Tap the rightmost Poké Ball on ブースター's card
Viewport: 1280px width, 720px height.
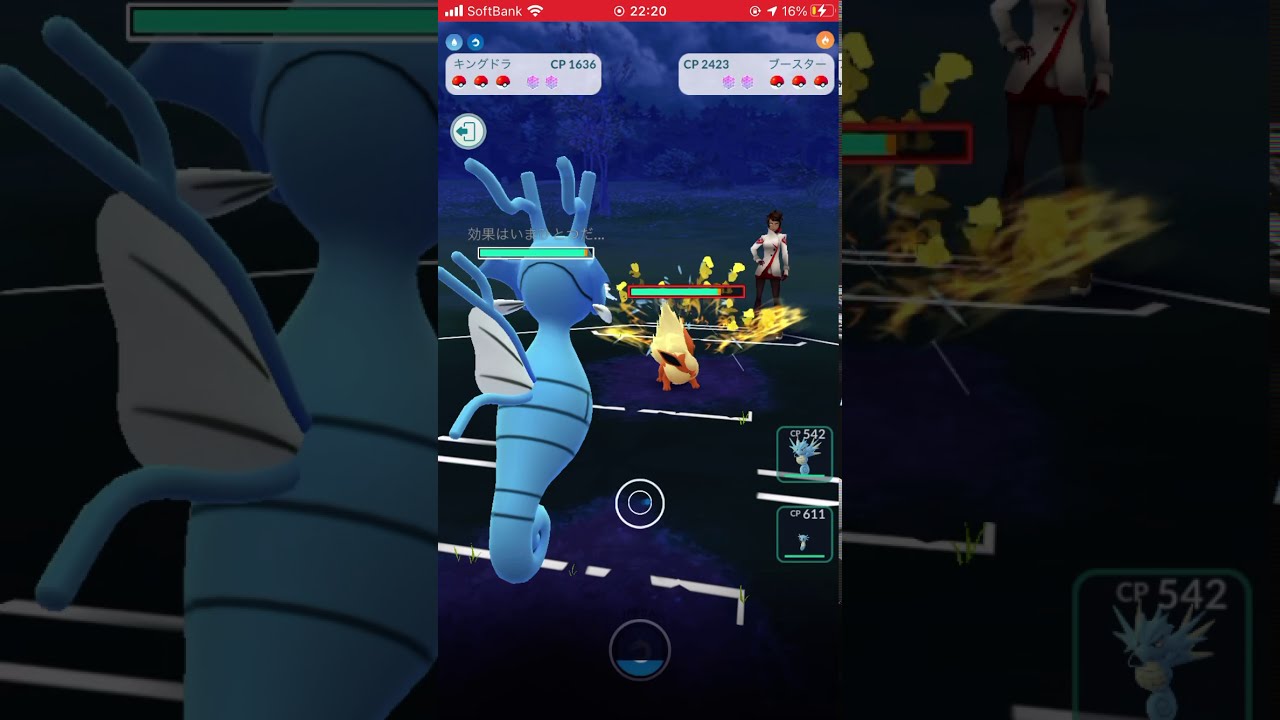click(x=822, y=81)
